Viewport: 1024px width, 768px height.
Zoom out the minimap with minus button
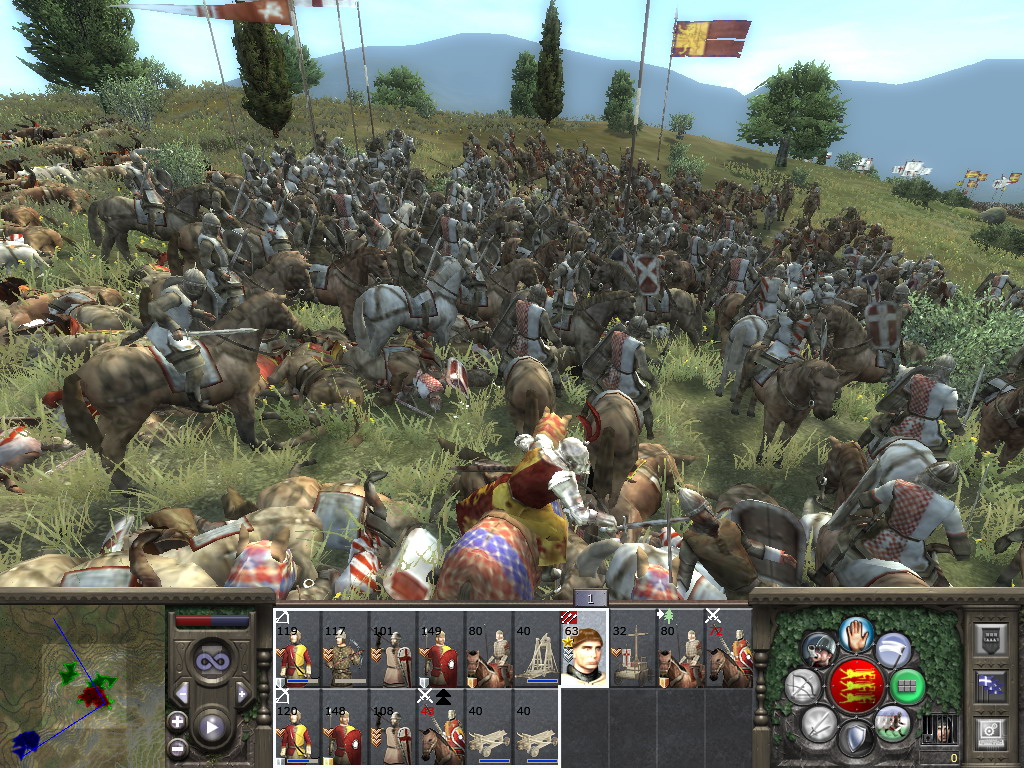178,746
